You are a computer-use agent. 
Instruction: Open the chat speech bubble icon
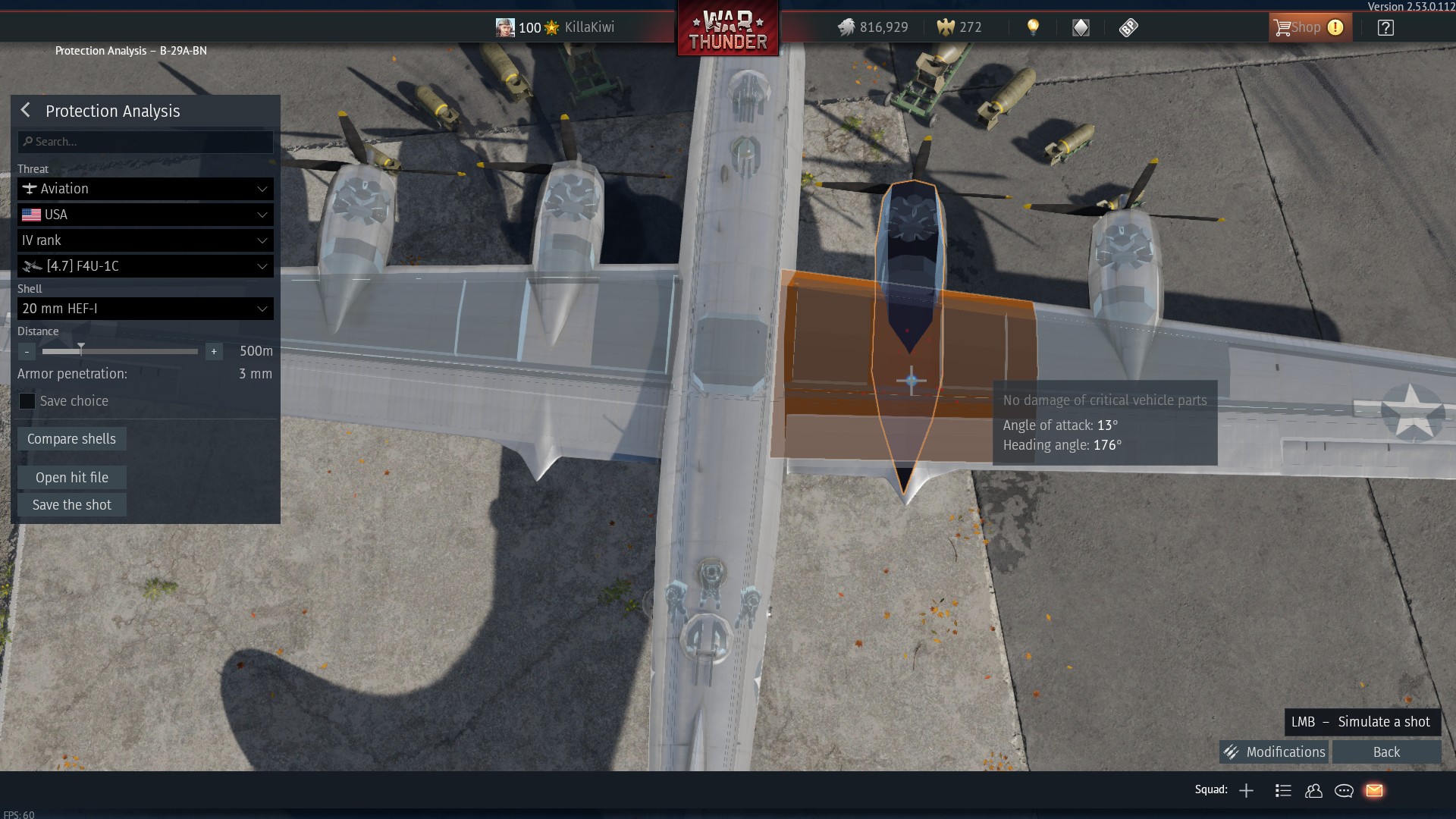click(1344, 791)
